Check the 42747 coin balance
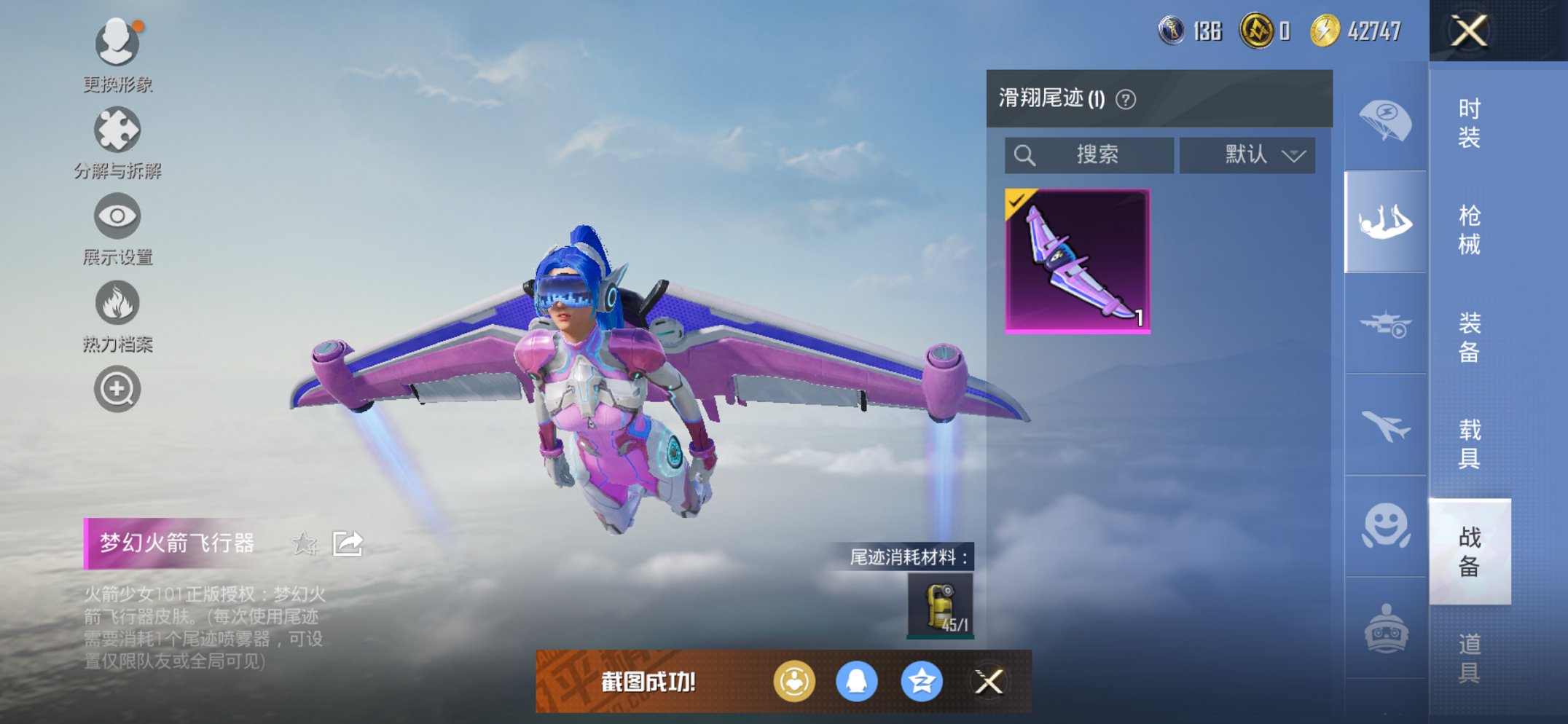 pyautogui.click(x=1361, y=31)
